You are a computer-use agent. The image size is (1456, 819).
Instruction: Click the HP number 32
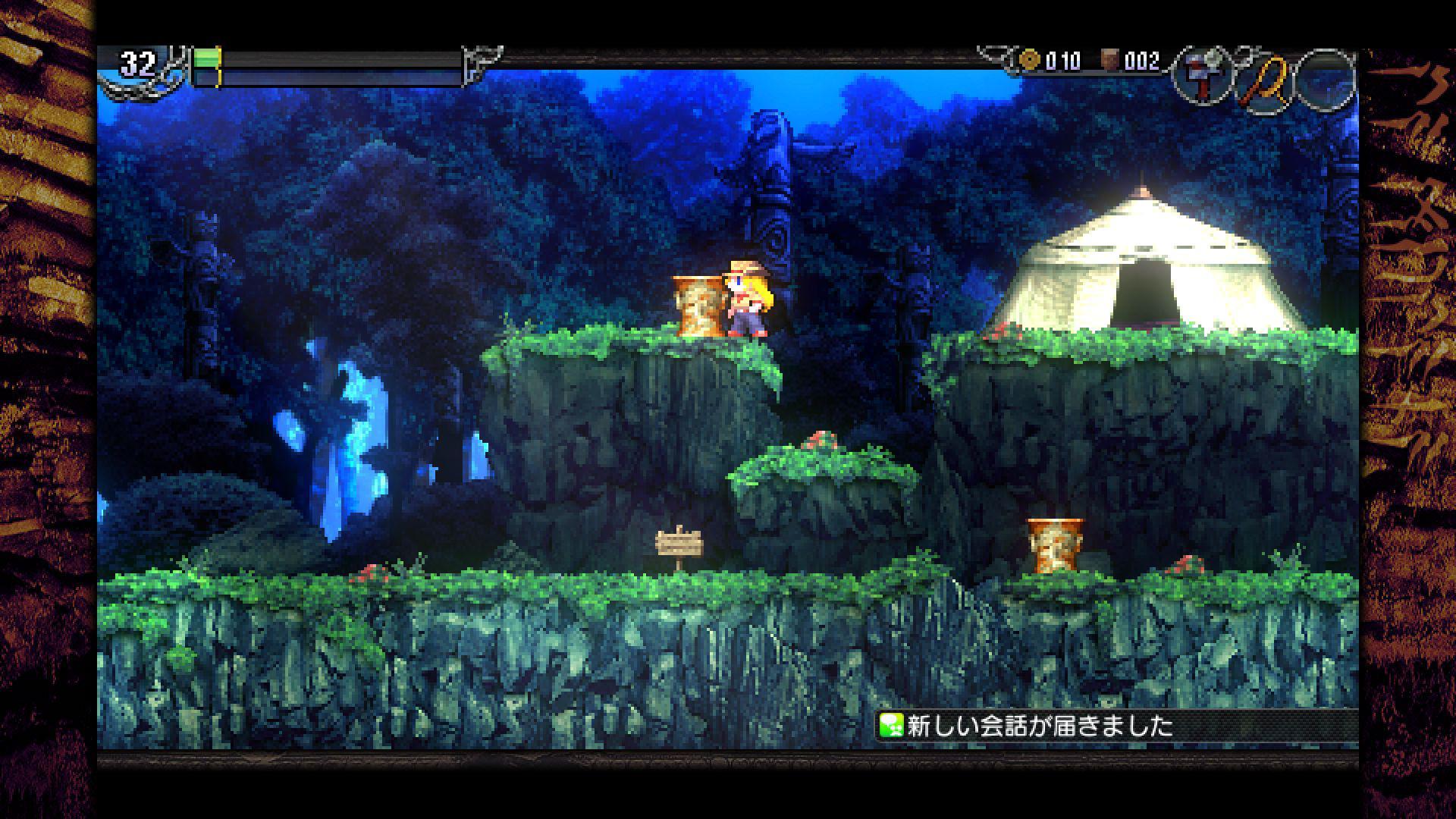click(x=136, y=61)
